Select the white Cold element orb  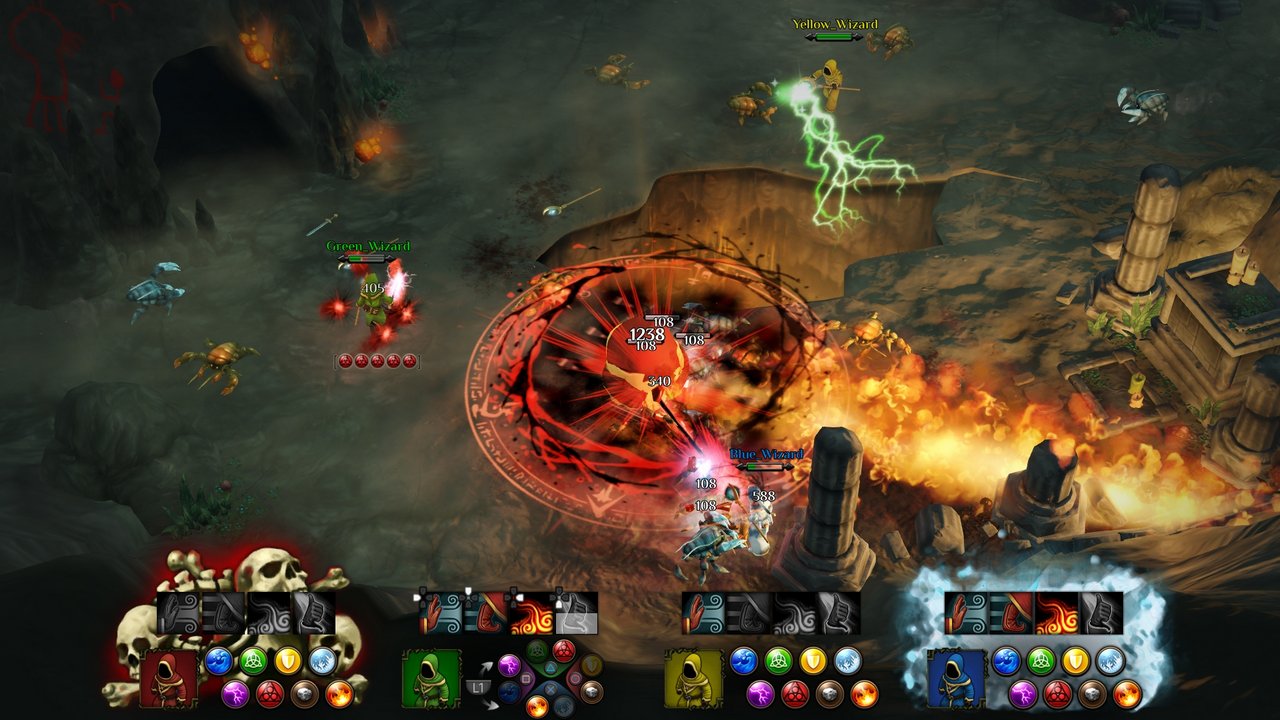pyautogui.click(x=322, y=661)
